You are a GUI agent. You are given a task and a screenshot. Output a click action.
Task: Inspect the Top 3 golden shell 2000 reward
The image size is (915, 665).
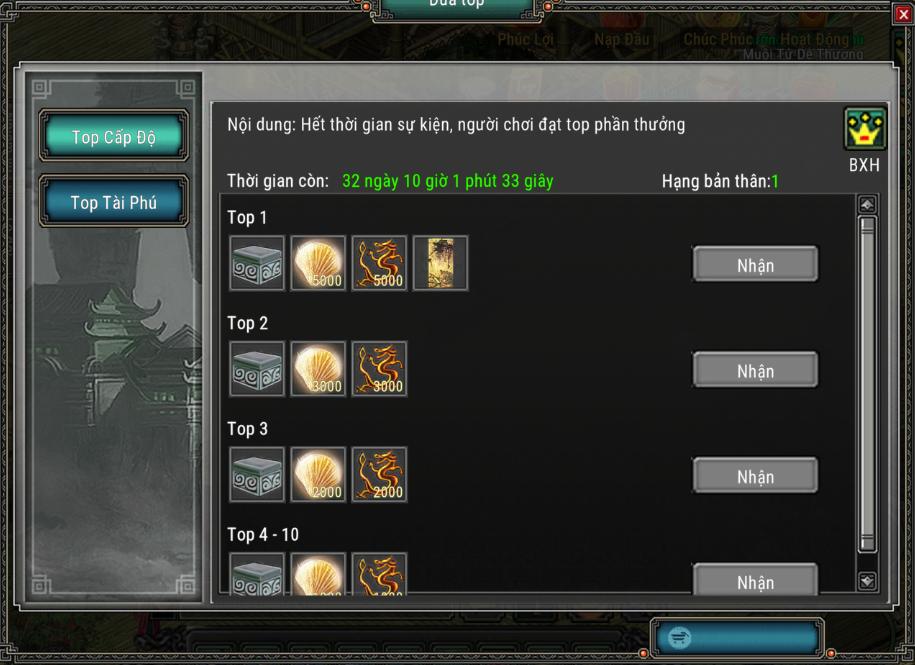(318, 474)
